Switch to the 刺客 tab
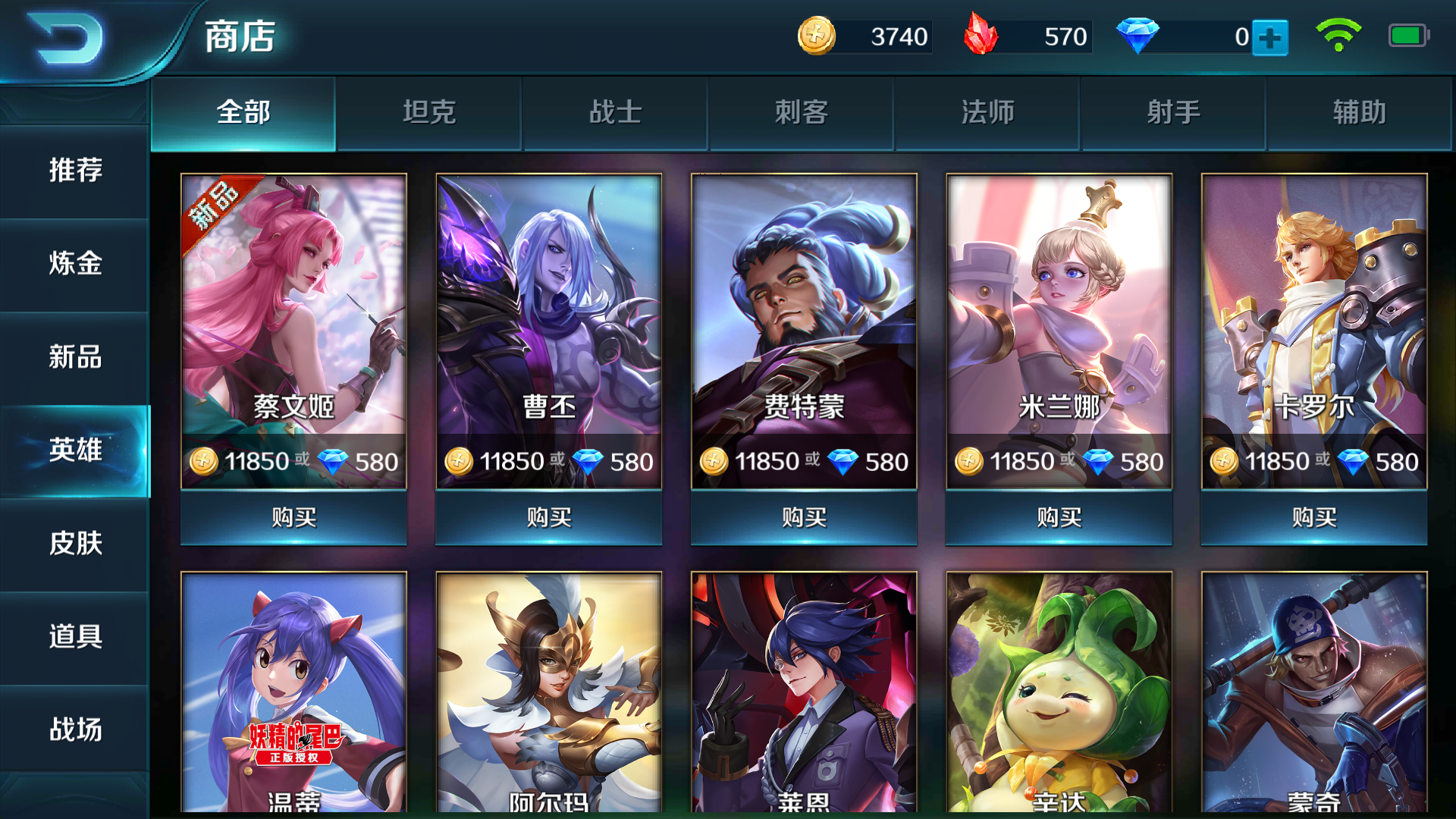Viewport: 1456px width, 819px height. click(802, 111)
